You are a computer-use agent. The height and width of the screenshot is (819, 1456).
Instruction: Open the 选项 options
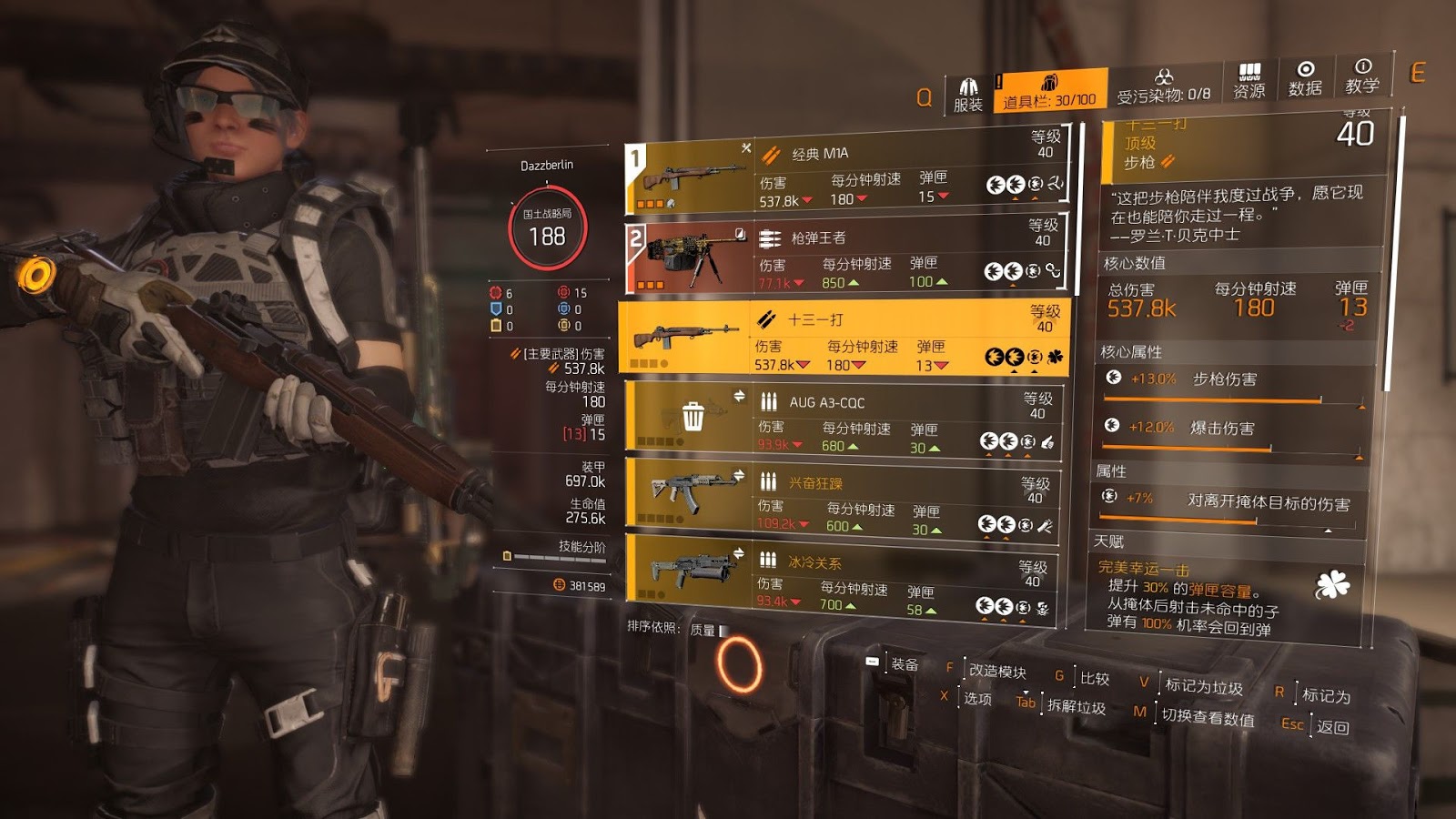point(976,699)
